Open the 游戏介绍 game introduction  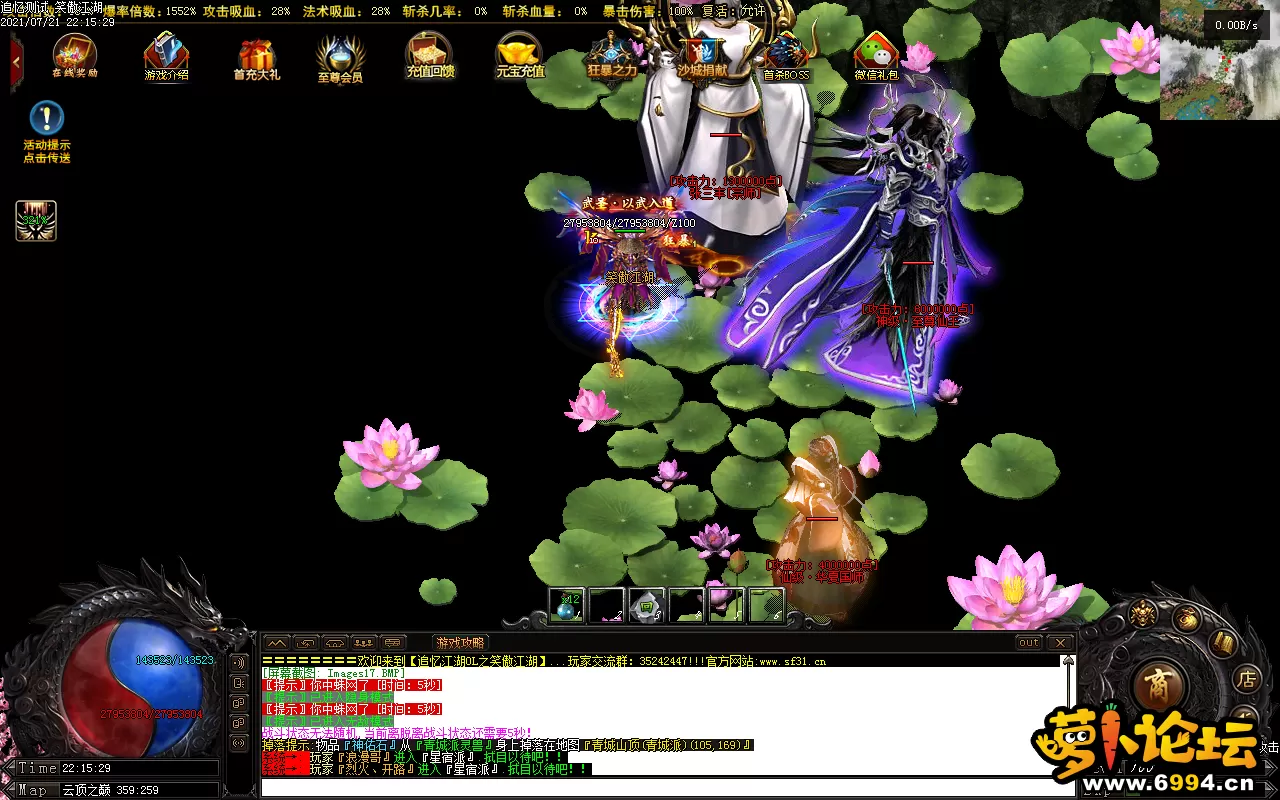tap(166, 55)
